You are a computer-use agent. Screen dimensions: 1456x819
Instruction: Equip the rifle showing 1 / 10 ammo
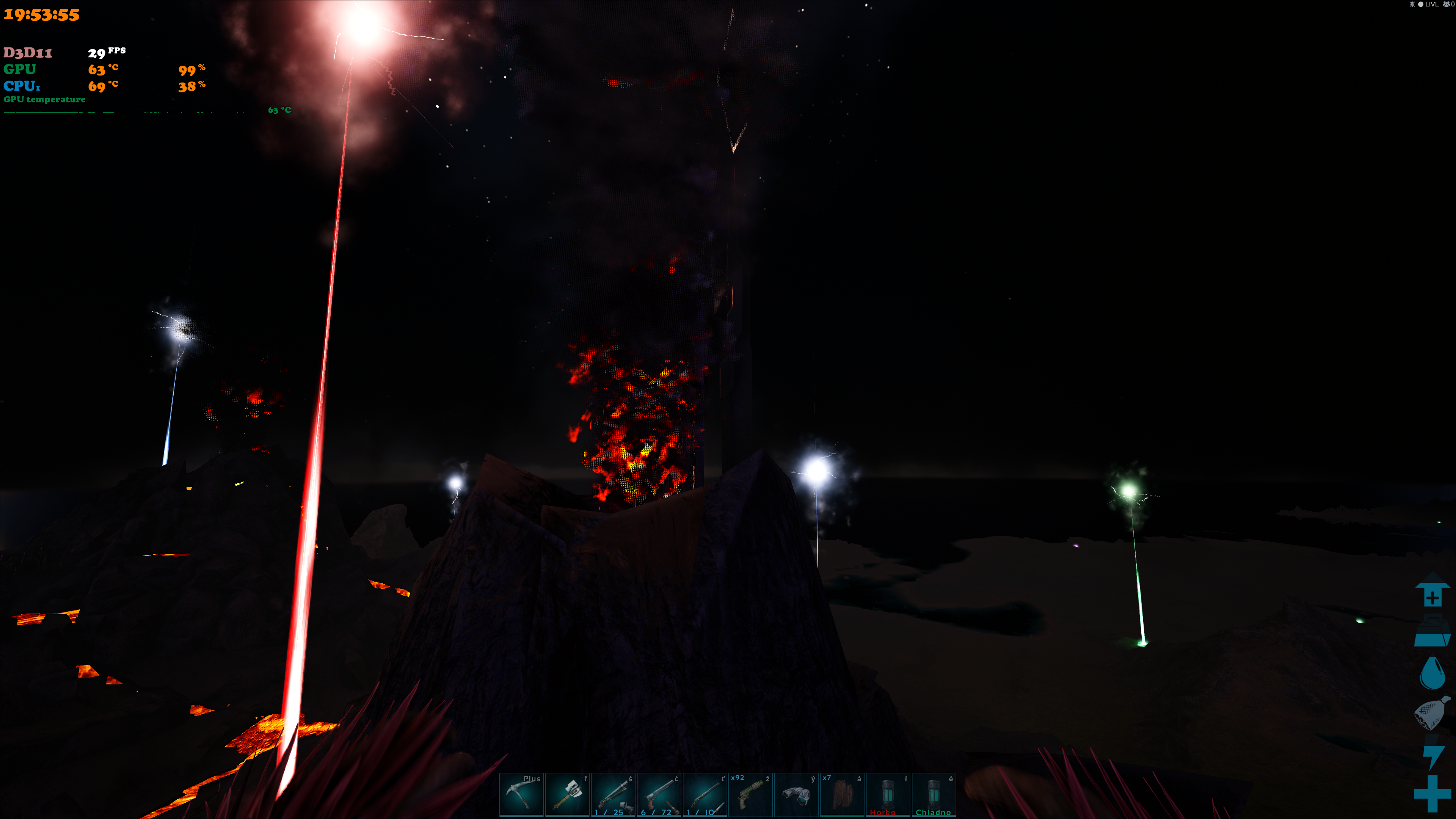tap(704, 794)
